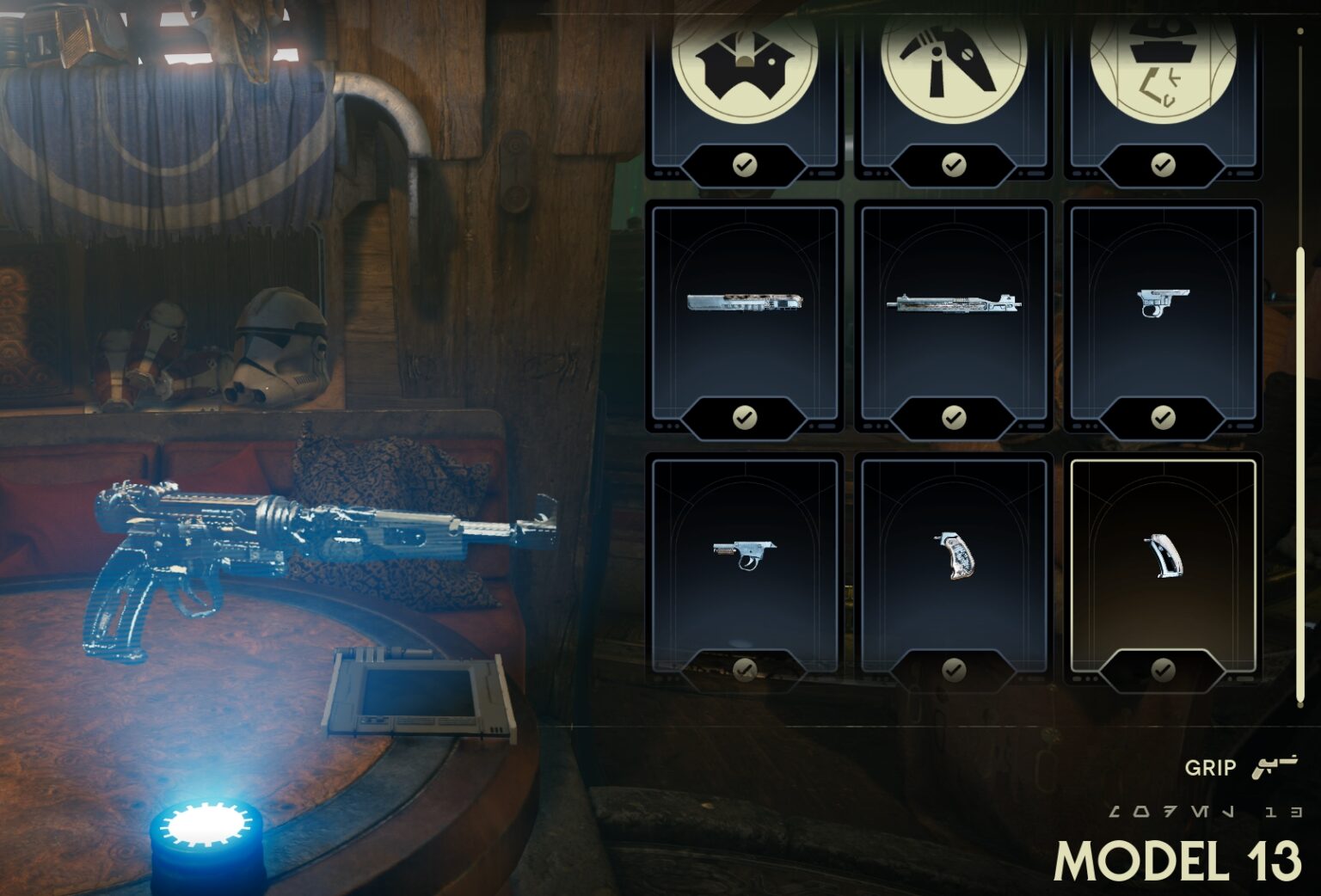Pick the boxy grip frame icon in the bottom row
Viewport: 1321px width, 896px height.
[745, 555]
